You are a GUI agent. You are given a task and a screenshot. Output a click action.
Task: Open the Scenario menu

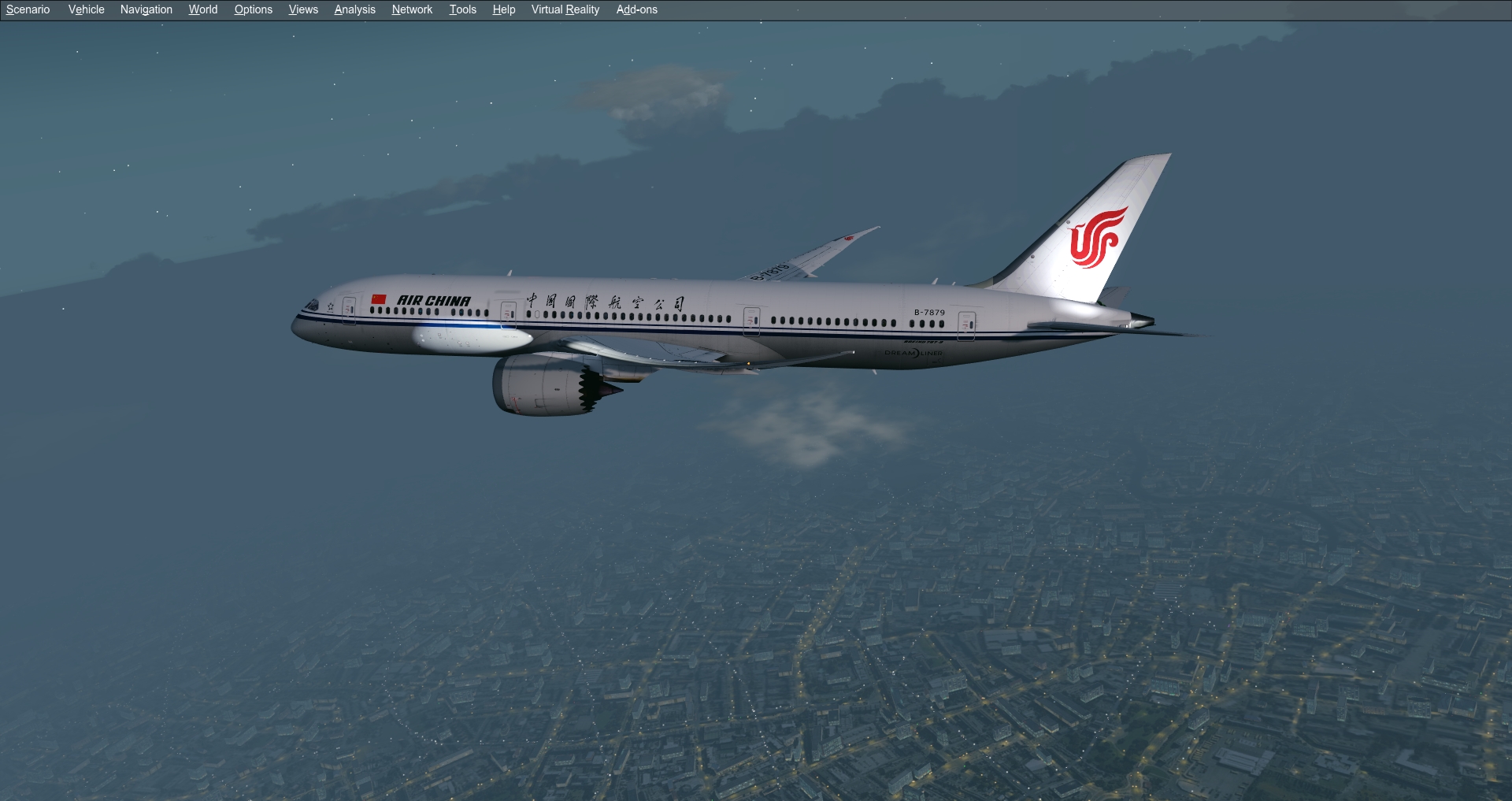click(28, 9)
